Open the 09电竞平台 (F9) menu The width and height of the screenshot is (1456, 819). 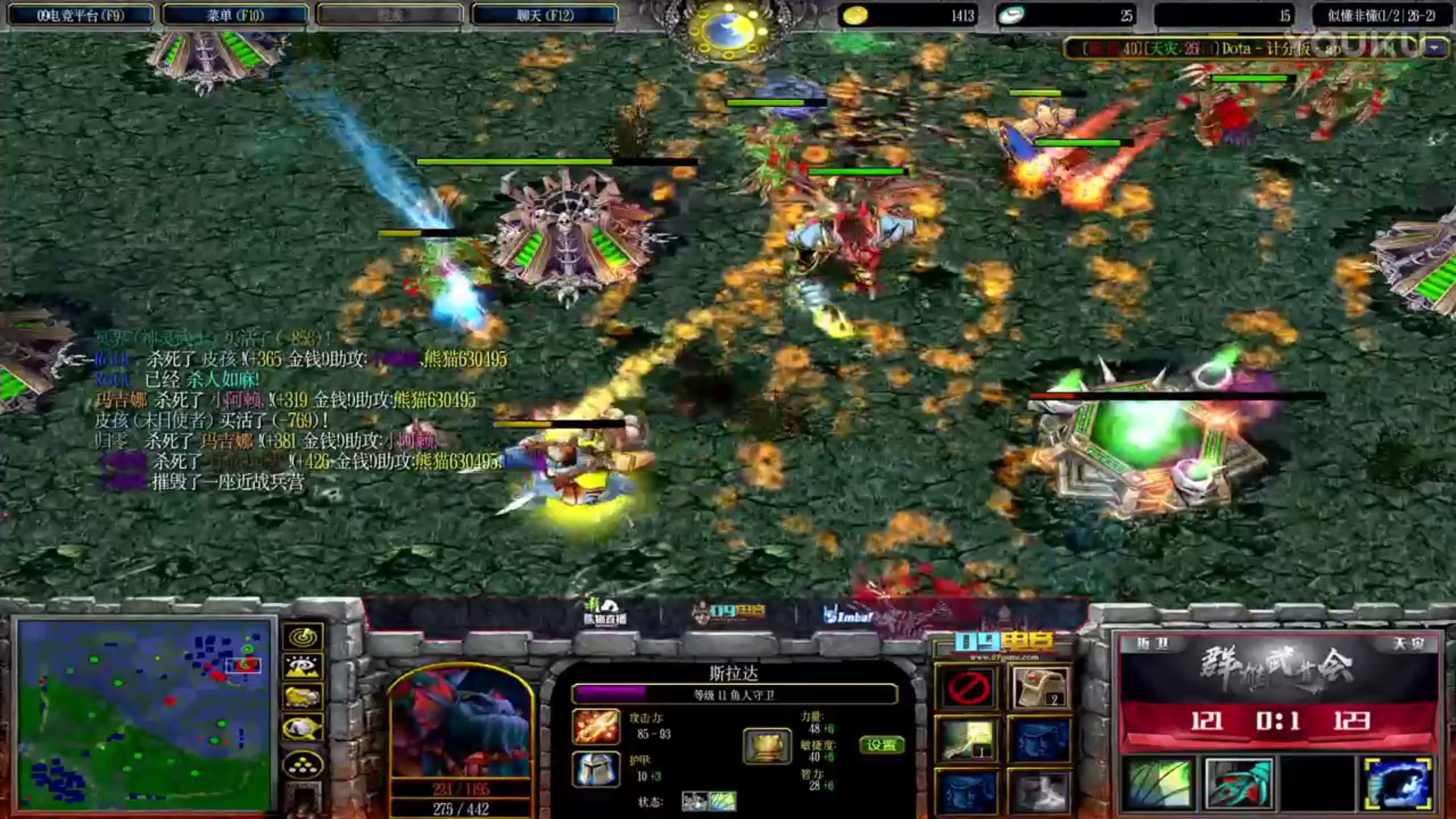pyautogui.click(x=80, y=15)
